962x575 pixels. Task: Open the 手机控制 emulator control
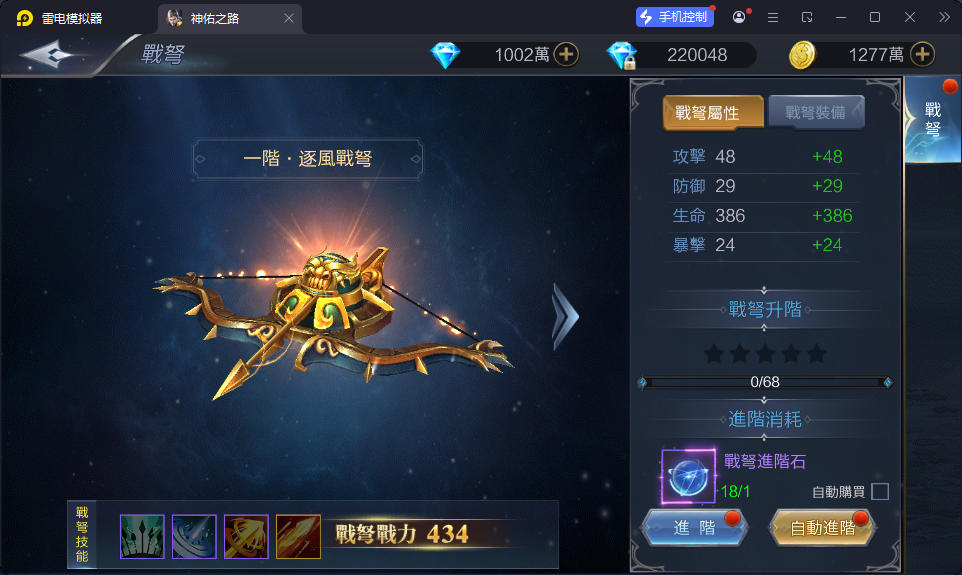[675, 17]
